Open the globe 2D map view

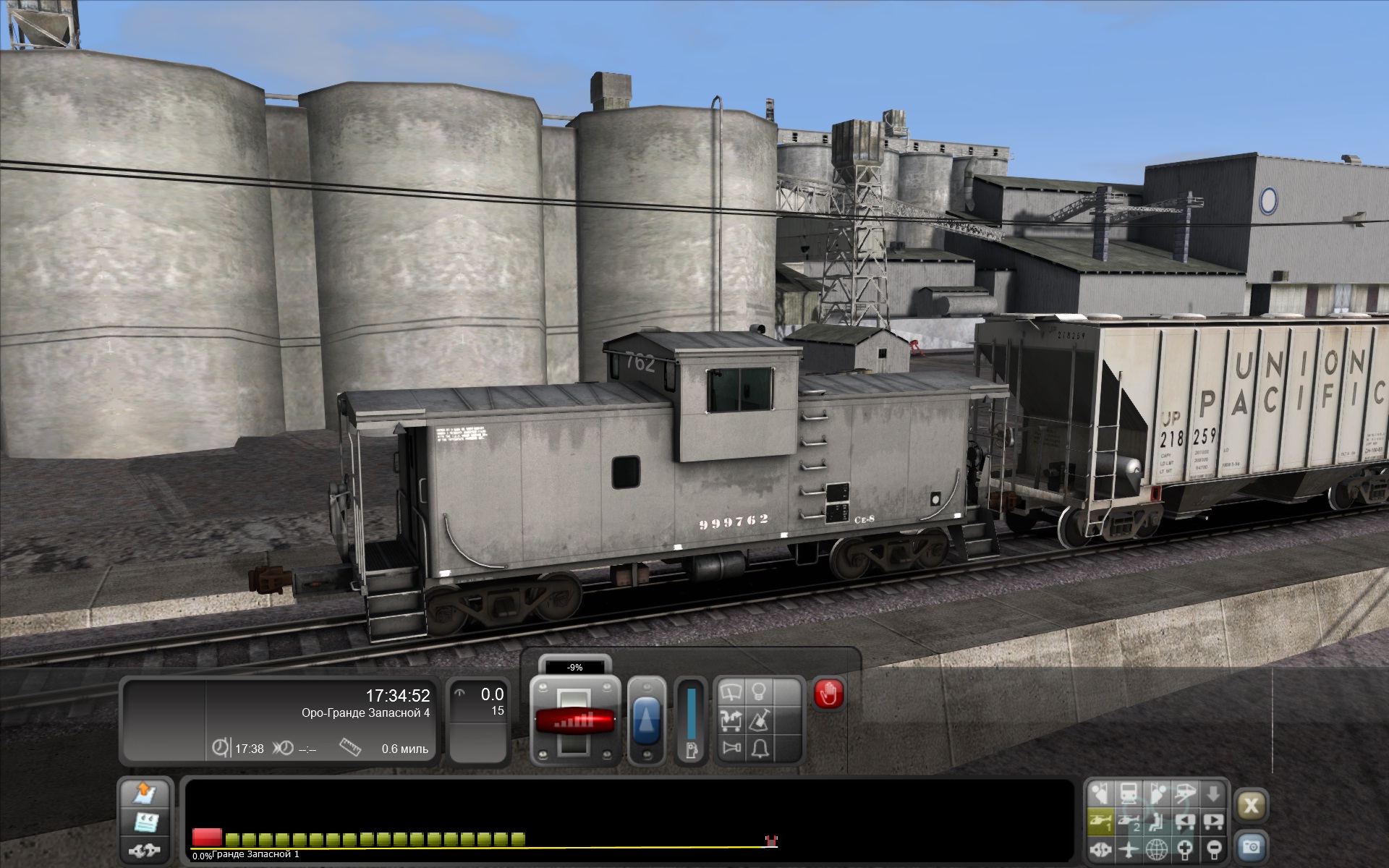[1157, 848]
